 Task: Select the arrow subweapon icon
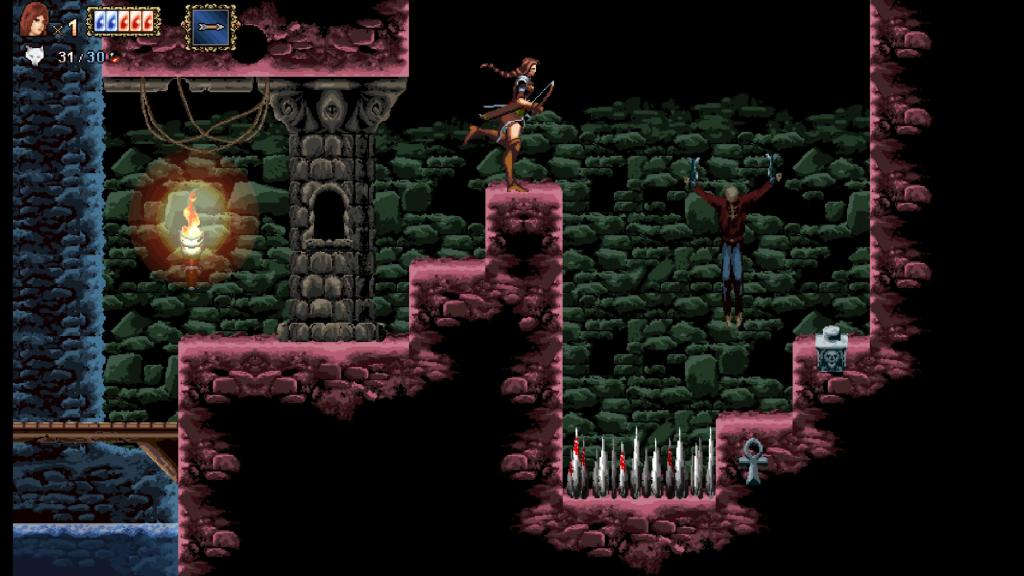(210, 26)
